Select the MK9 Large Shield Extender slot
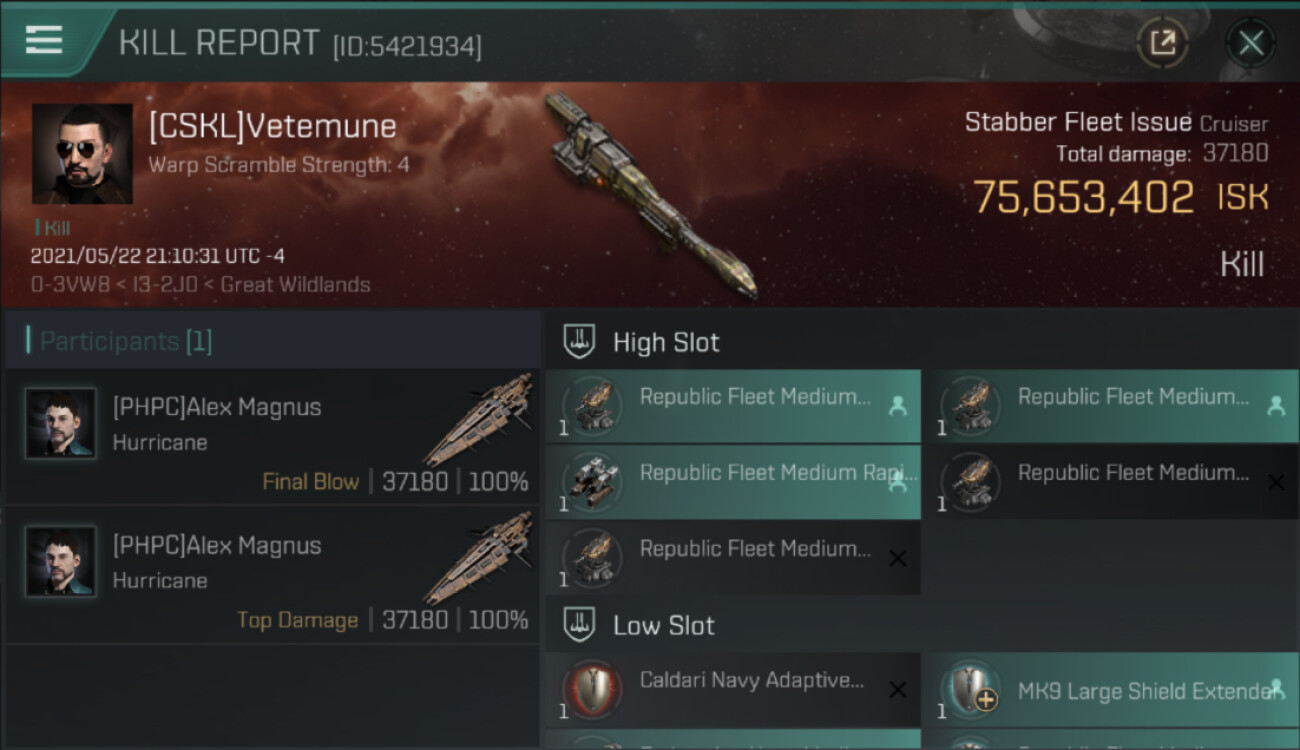The width and height of the screenshot is (1300, 750). (x=1110, y=691)
